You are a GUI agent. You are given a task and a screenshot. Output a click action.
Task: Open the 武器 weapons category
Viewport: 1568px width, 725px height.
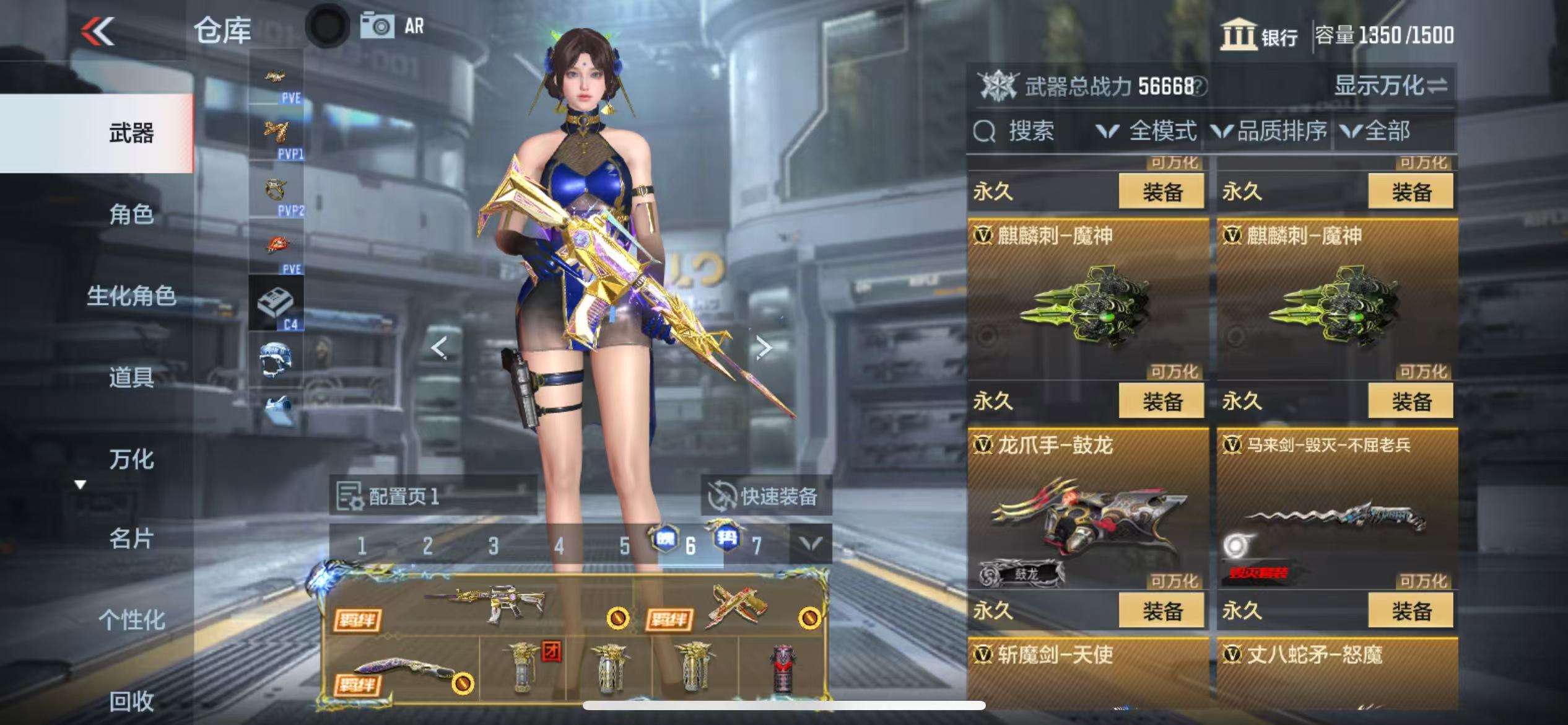click(131, 133)
